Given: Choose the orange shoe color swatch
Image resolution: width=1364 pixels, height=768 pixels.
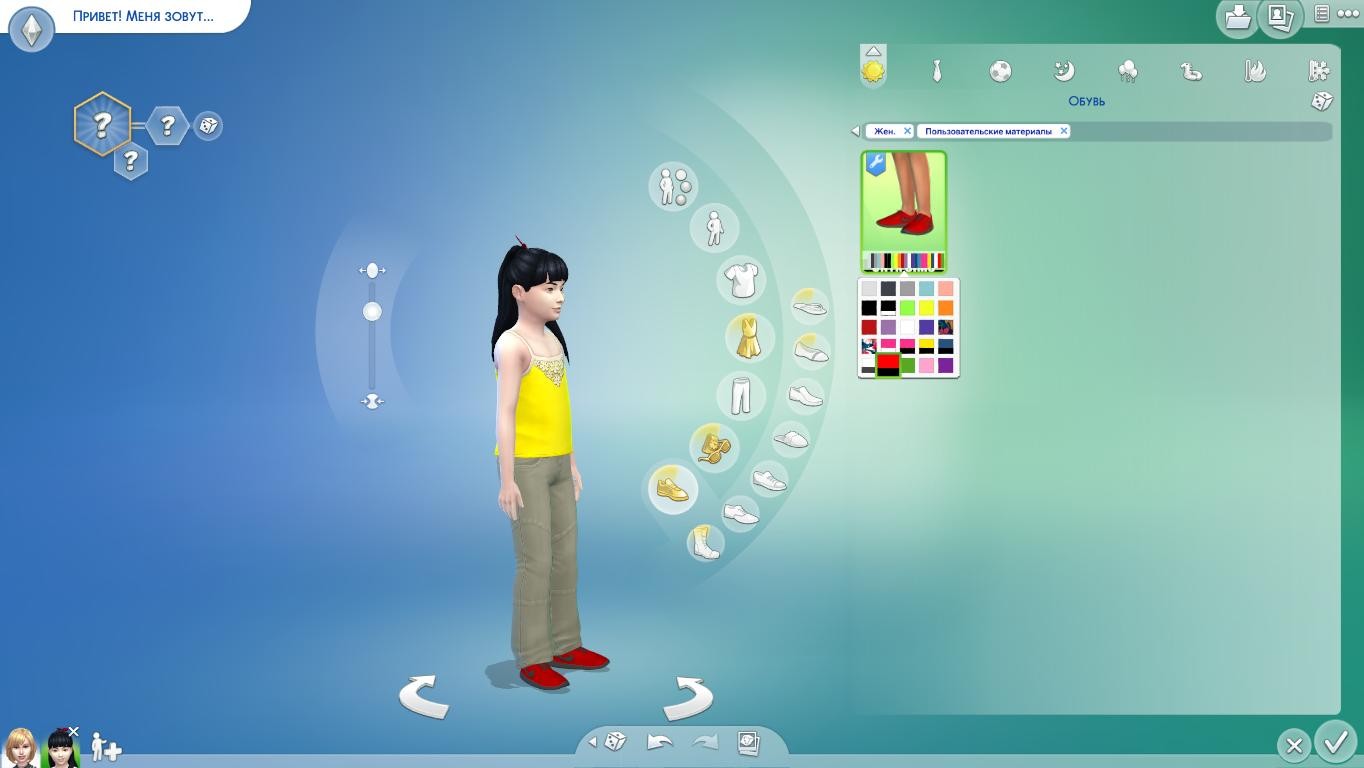Looking at the screenshot, I should coord(945,308).
